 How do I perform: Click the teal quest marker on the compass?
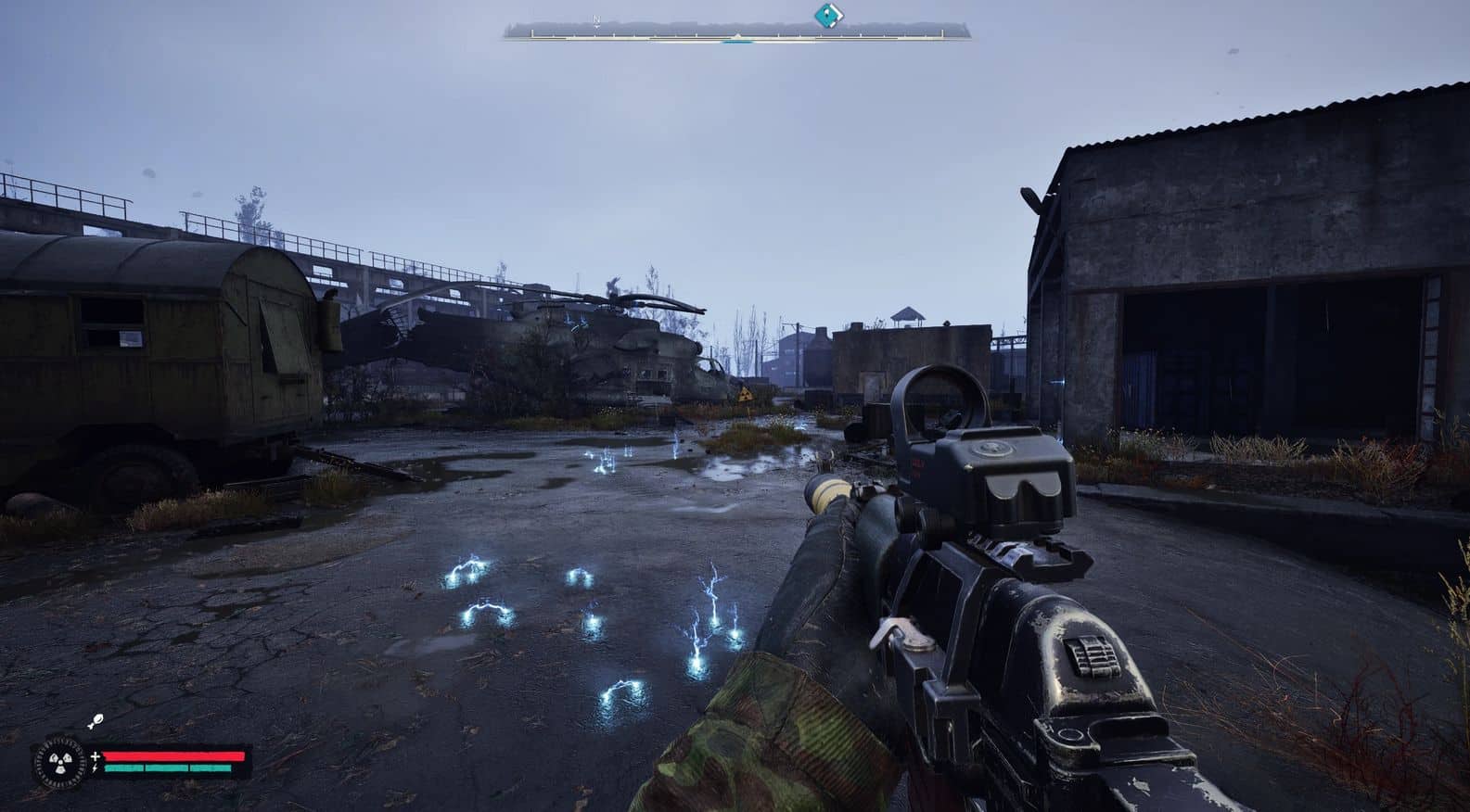click(827, 16)
